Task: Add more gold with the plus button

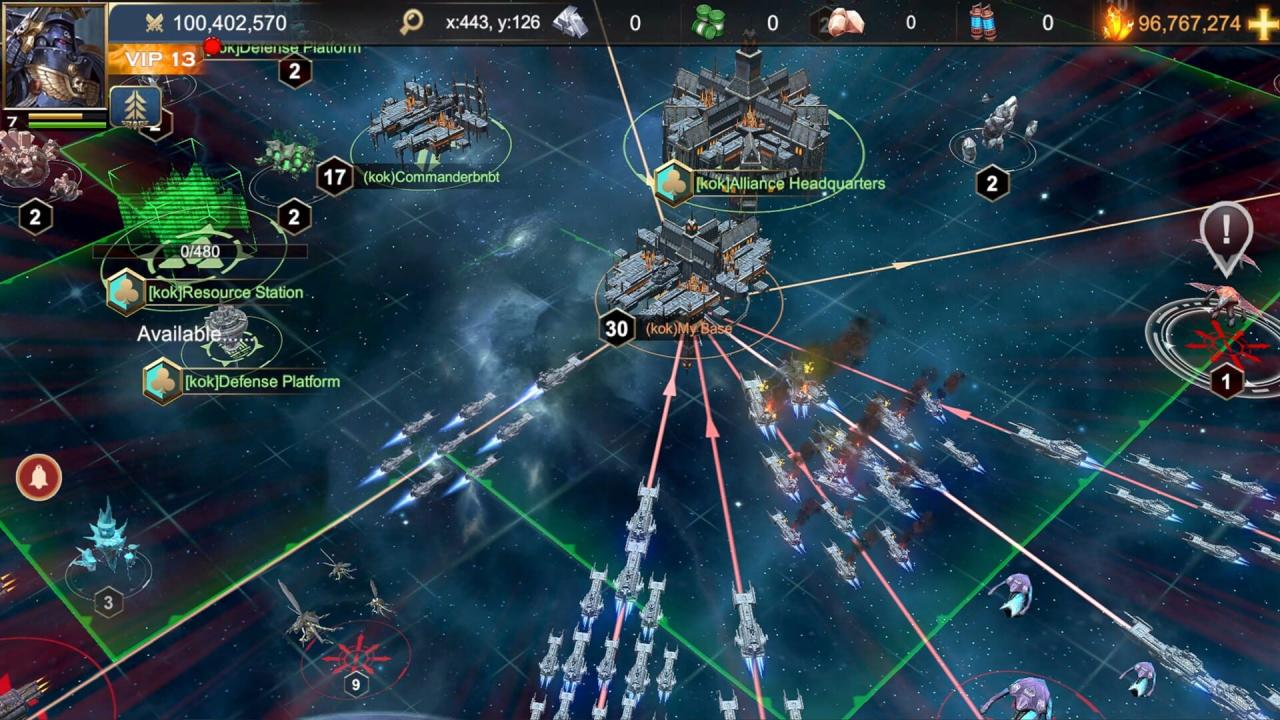Action: tap(1263, 23)
